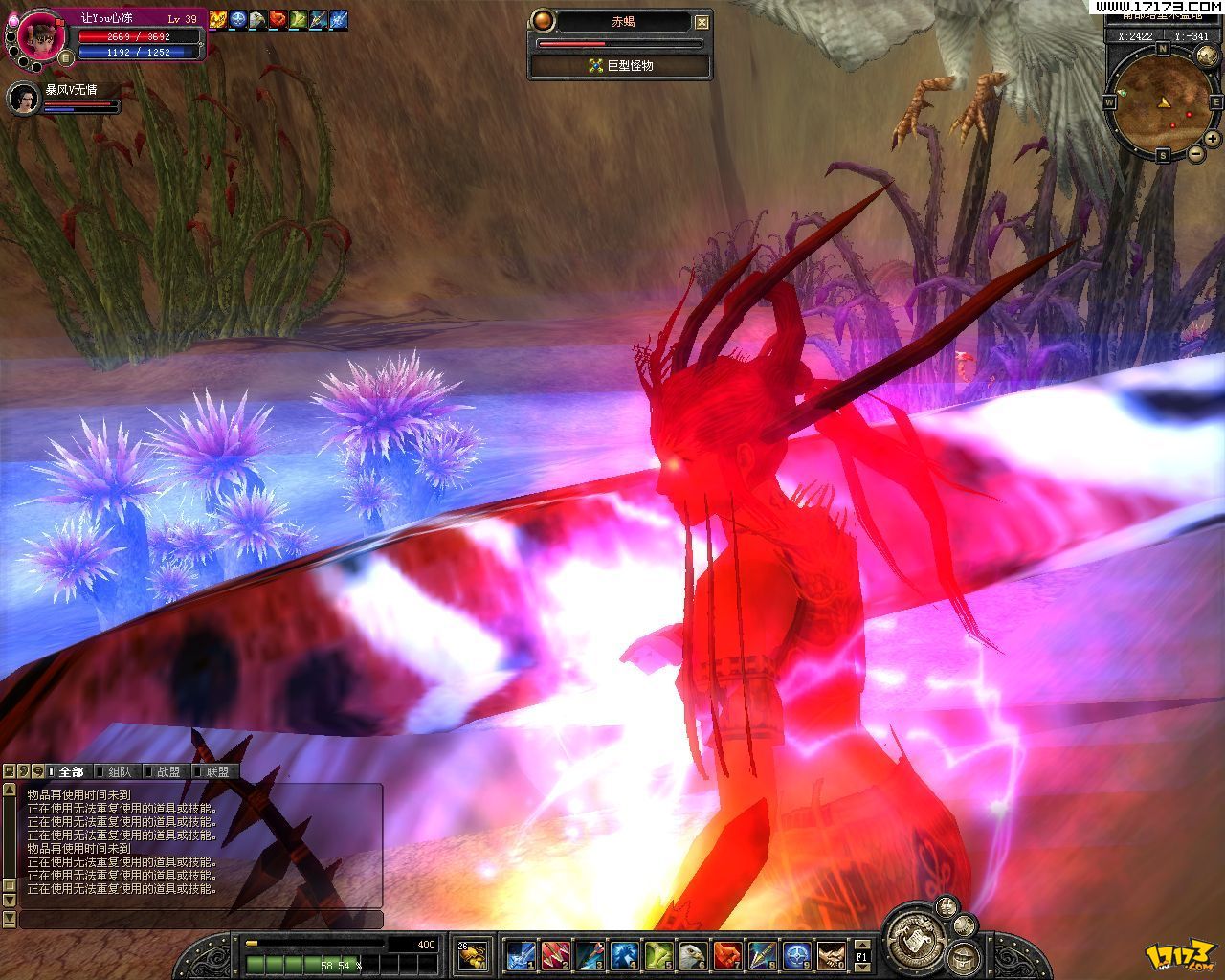Activate the red claw slash skill in slot 2
The width and height of the screenshot is (1225, 980).
point(555,954)
